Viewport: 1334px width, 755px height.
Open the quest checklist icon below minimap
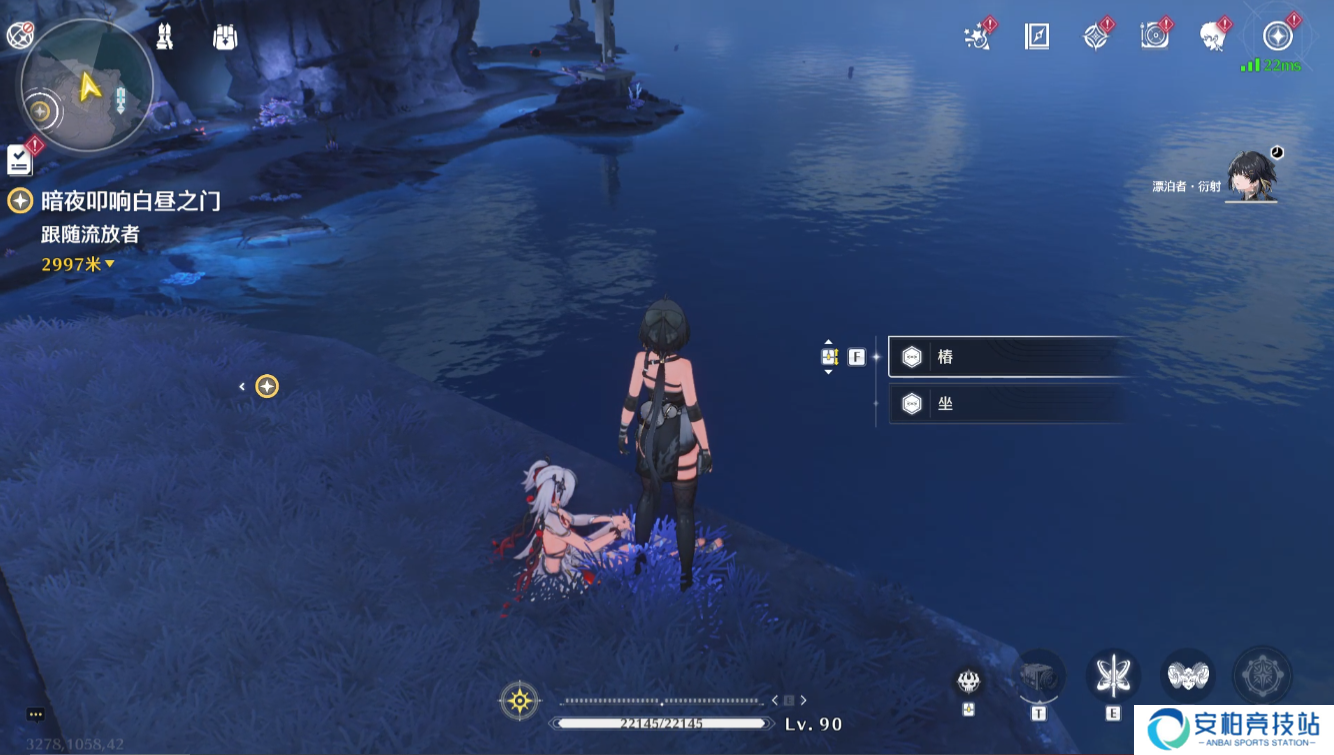point(19,159)
